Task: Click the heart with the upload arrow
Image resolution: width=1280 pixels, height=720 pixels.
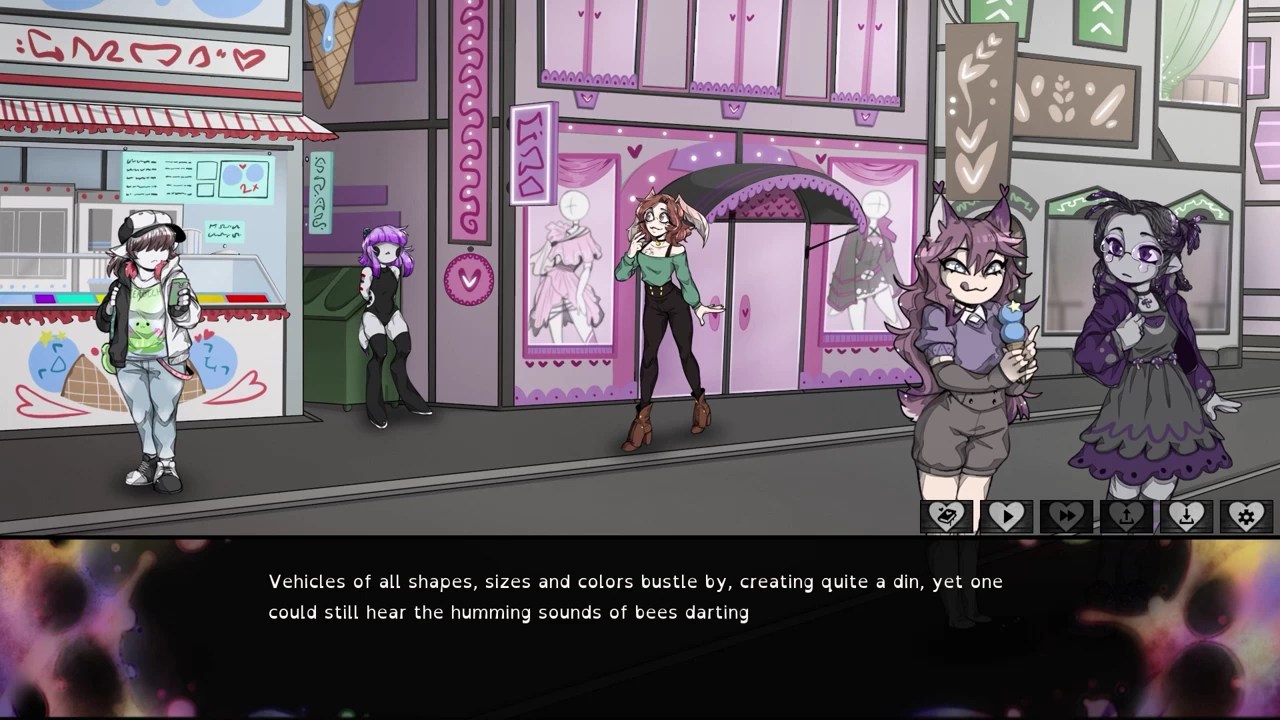Action: (x=1126, y=516)
